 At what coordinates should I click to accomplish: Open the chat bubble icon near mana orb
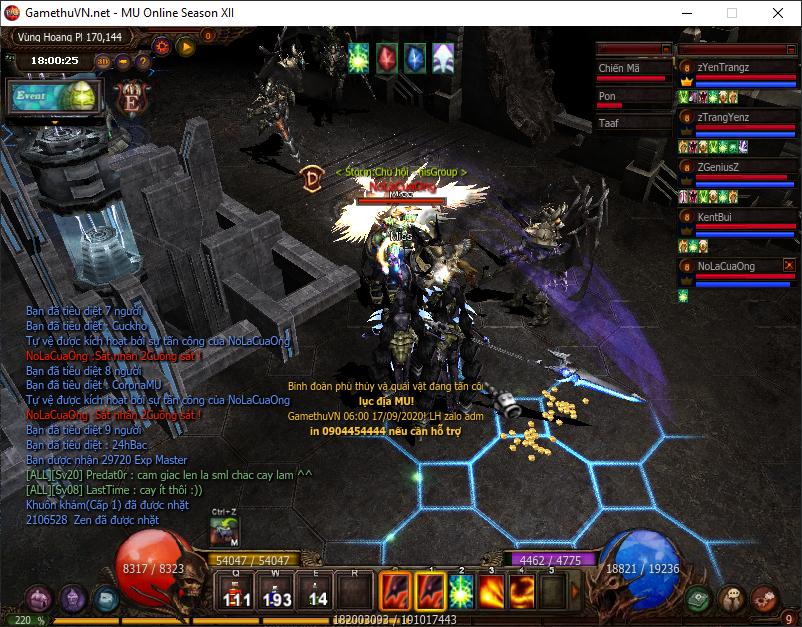coord(732,598)
